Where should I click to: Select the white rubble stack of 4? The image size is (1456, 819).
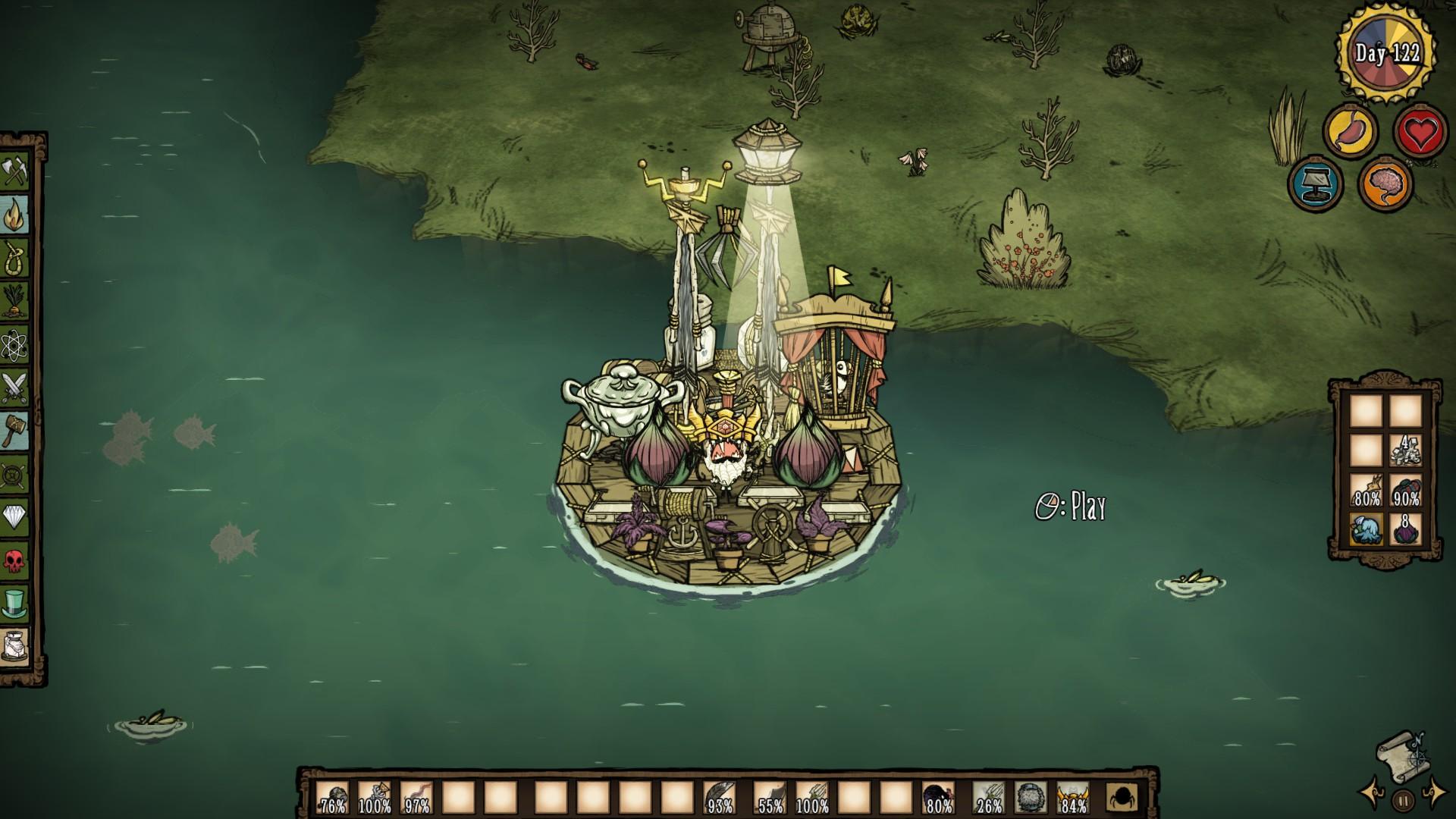(x=1405, y=450)
